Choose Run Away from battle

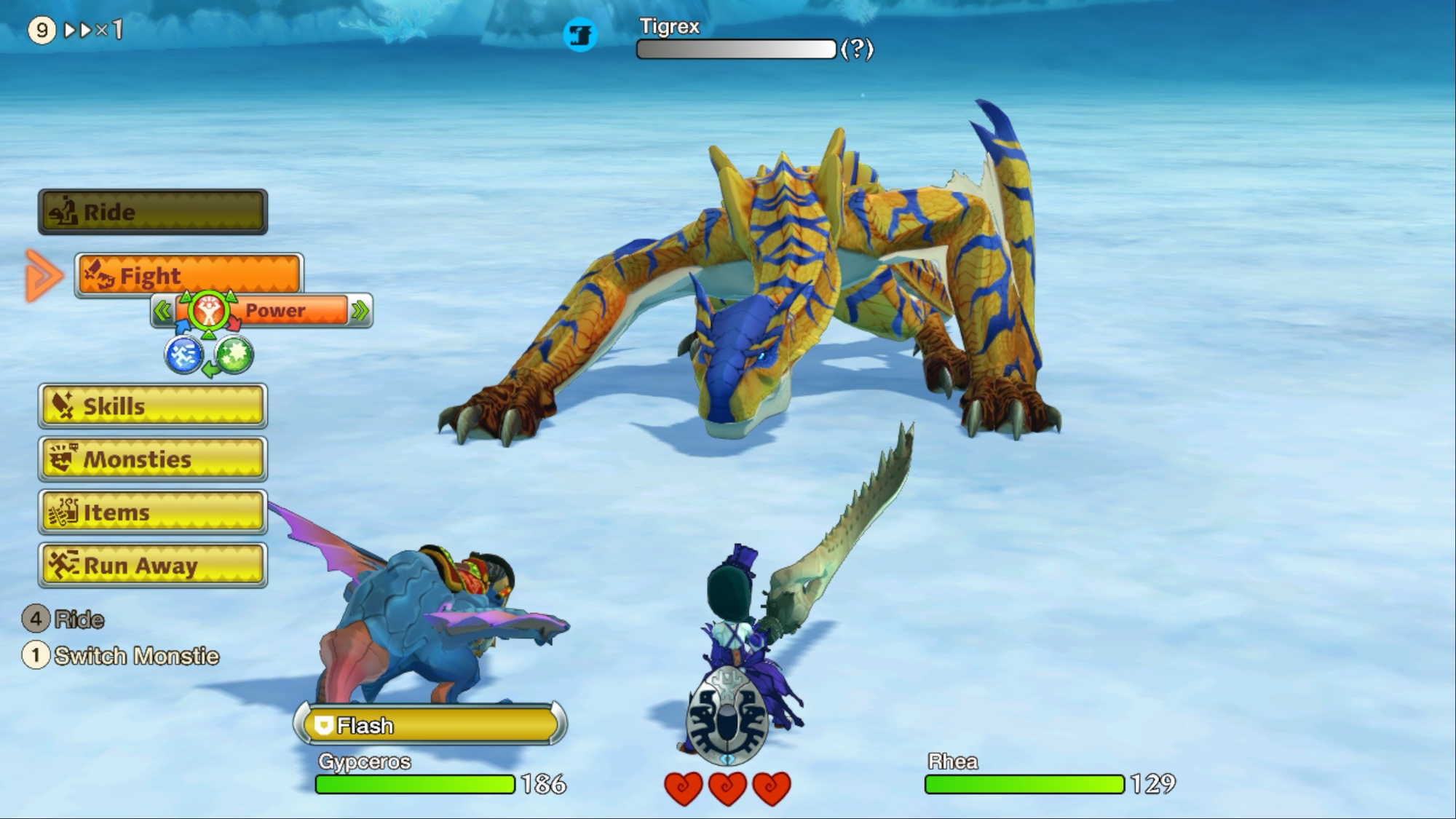153,566
